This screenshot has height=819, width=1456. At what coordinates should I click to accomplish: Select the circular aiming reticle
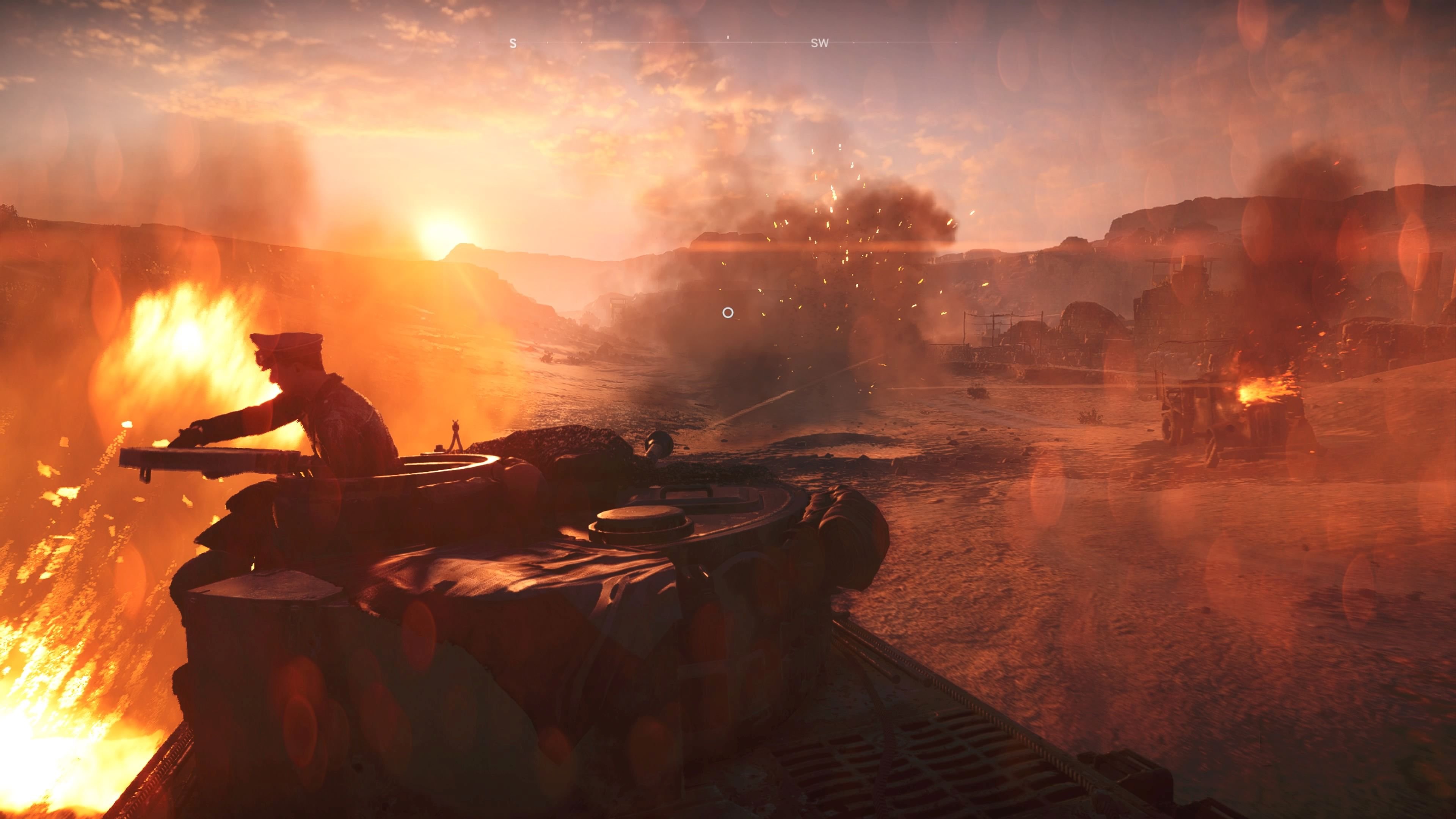[x=728, y=312]
